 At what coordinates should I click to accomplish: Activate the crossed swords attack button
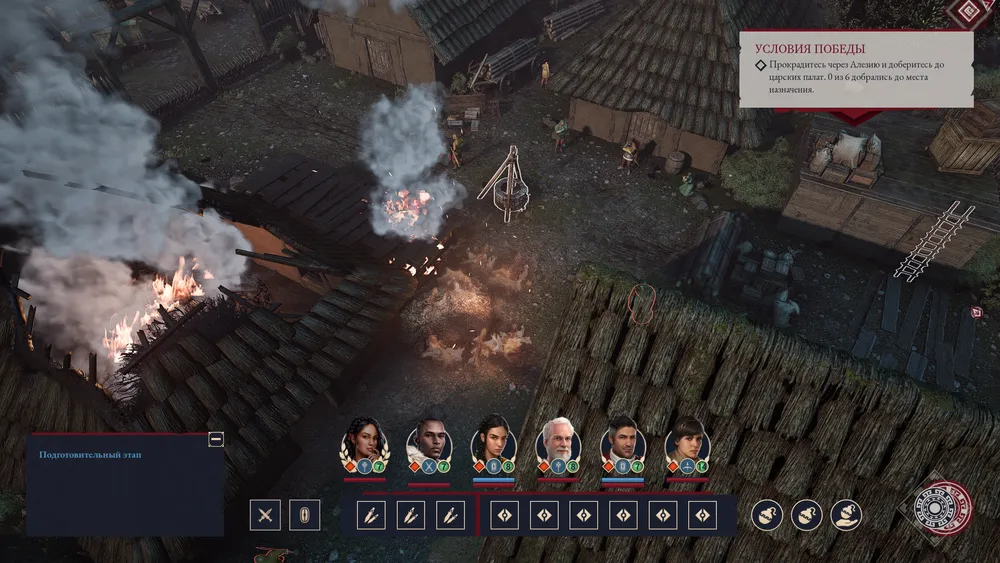tap(266, 515)
